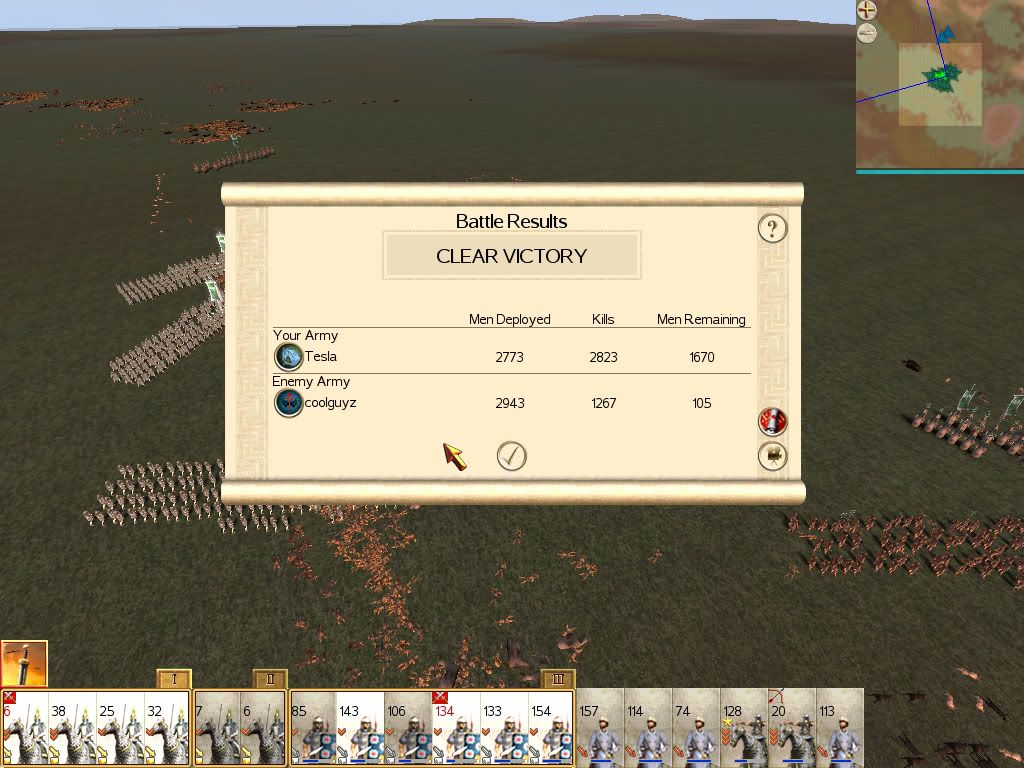This screenshot has width=1024, height=768.
Task: Confirm battle results with the checkmark button
Action: [511, 456]
